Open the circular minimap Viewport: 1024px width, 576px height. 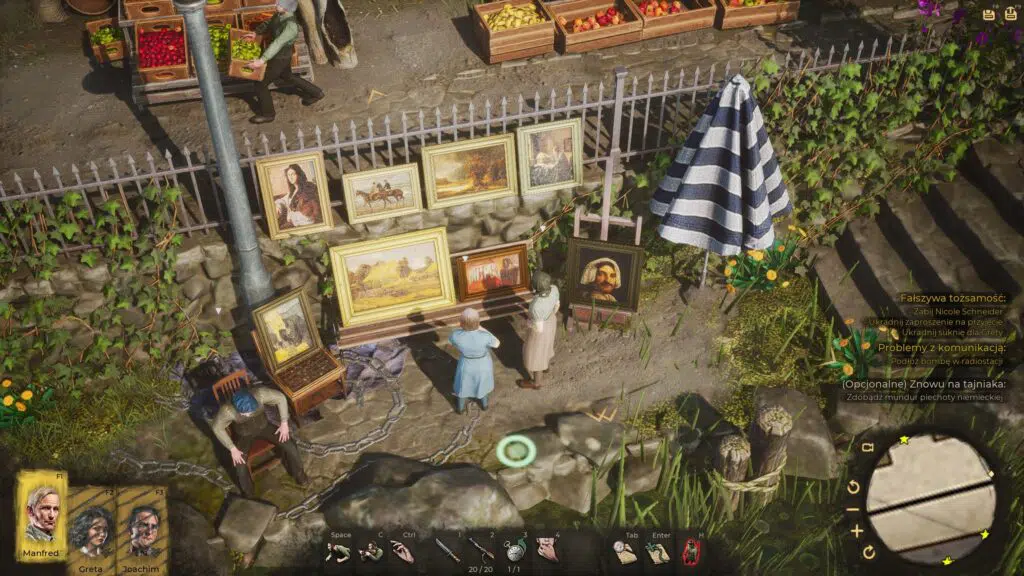[925, 498]
